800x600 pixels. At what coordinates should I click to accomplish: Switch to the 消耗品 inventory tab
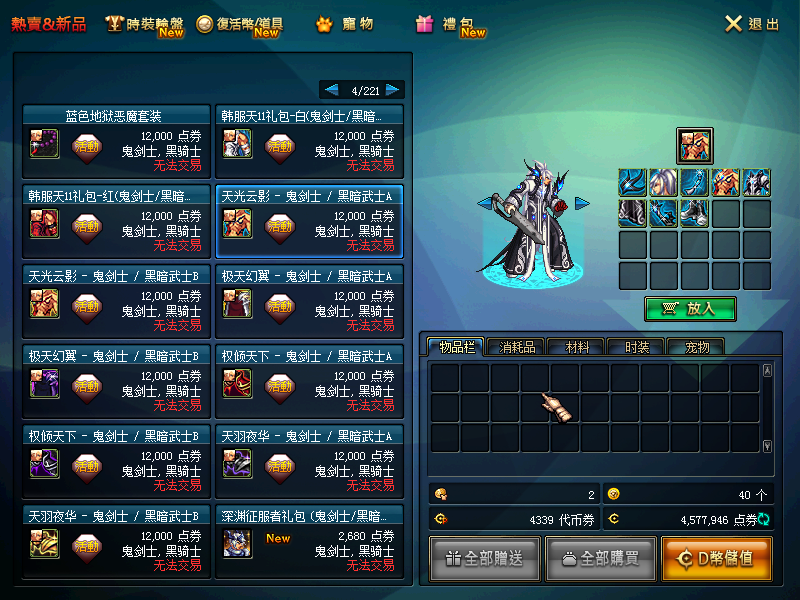coord(517,347)
